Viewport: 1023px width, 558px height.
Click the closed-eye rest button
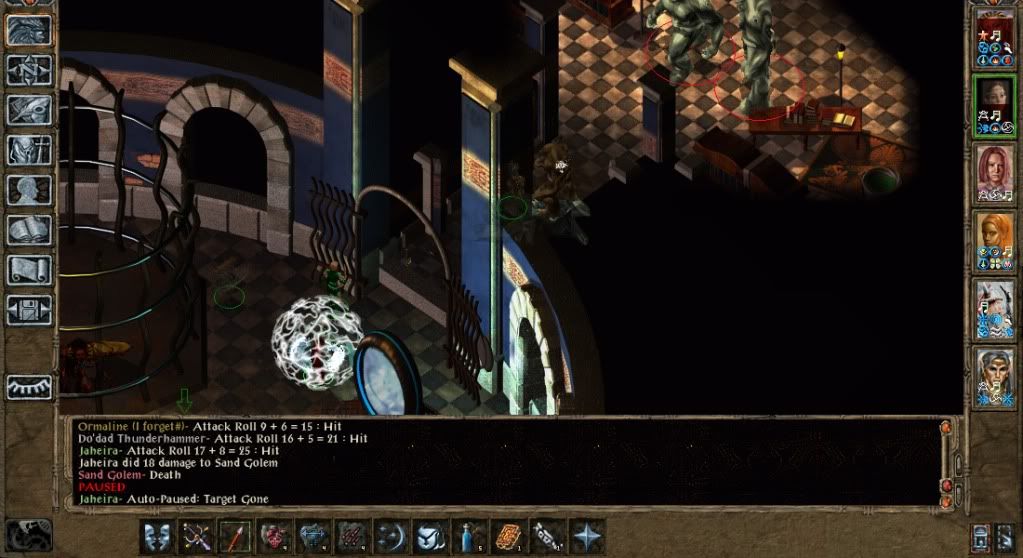[x=29, y=386]
